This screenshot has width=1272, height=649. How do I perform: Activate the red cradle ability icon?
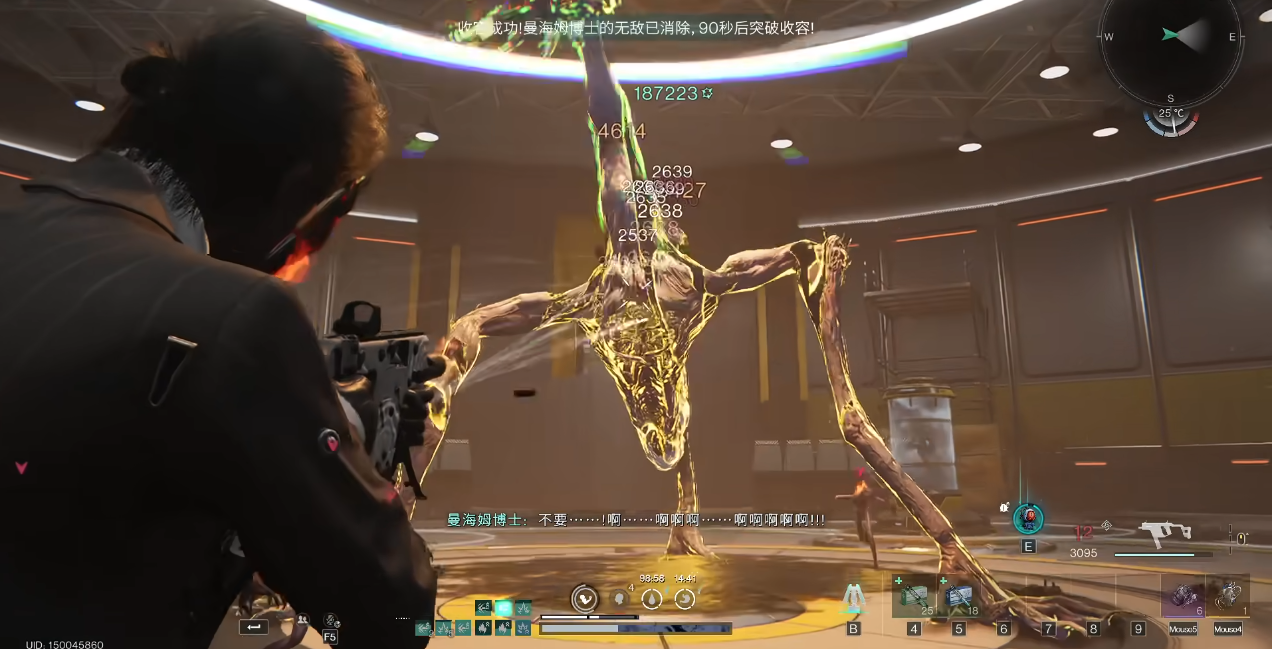[1028, 518]
